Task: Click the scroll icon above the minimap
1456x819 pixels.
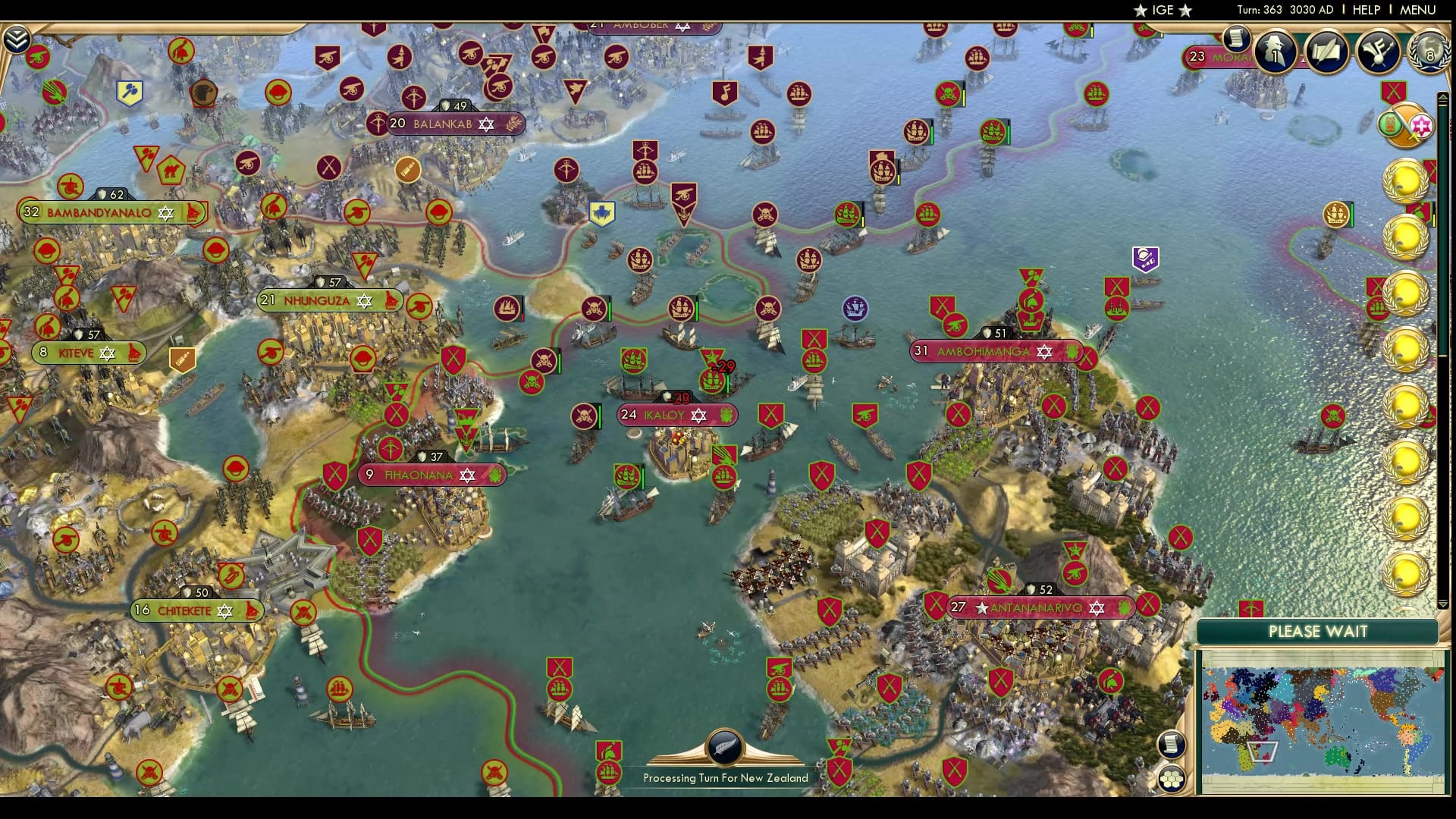Action: click(x=1172, y=745)
